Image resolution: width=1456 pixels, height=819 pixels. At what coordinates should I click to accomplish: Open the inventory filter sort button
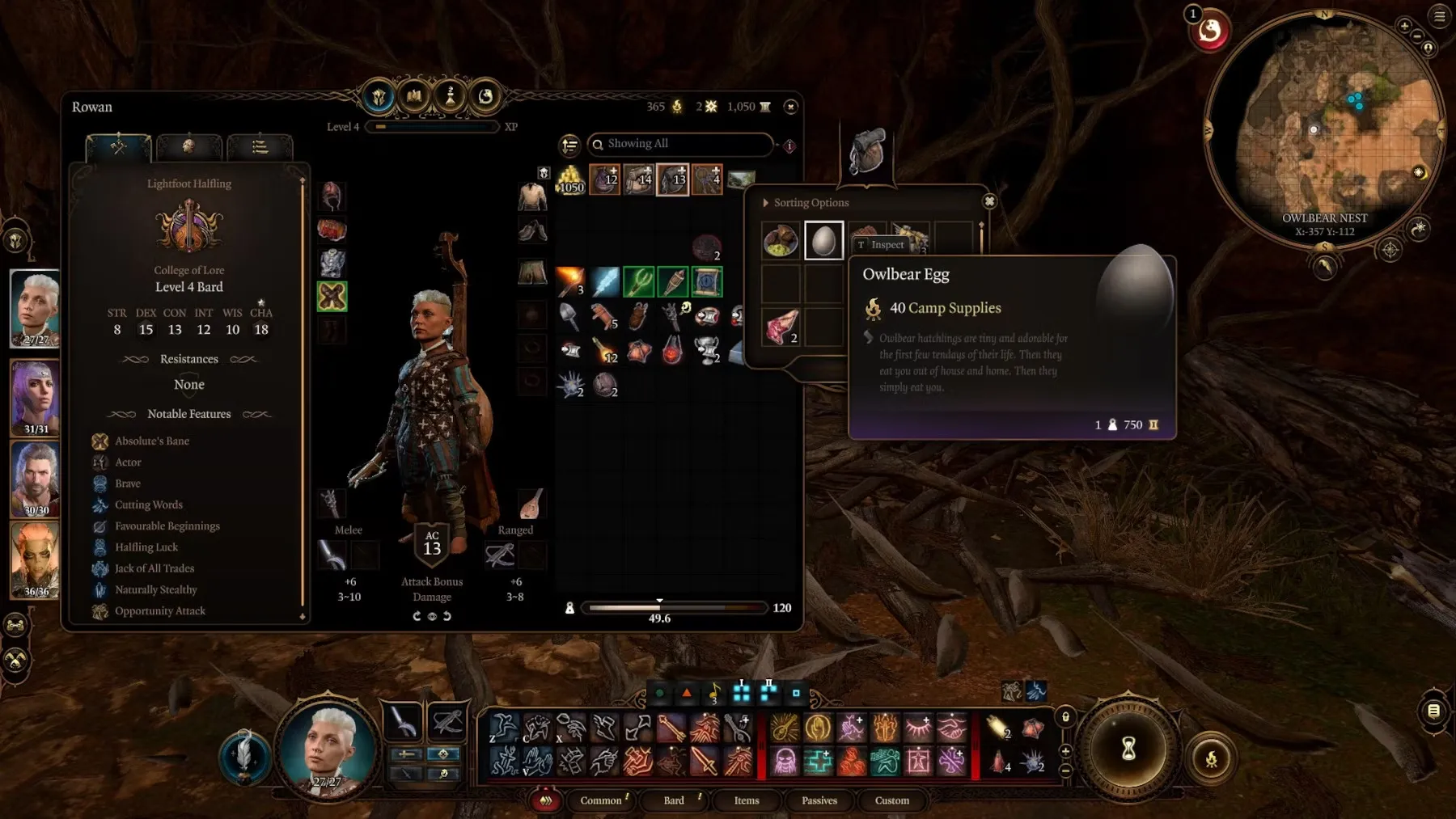pyautogui.click(x=569, y=145)
